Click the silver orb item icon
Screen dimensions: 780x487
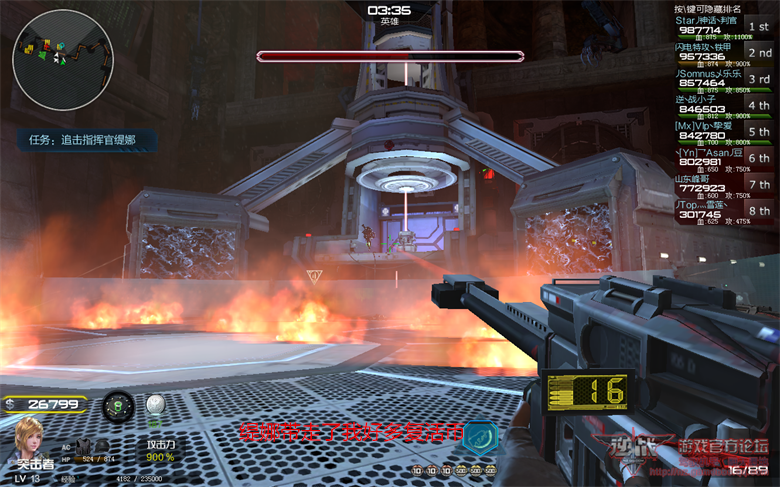(155, 405)
